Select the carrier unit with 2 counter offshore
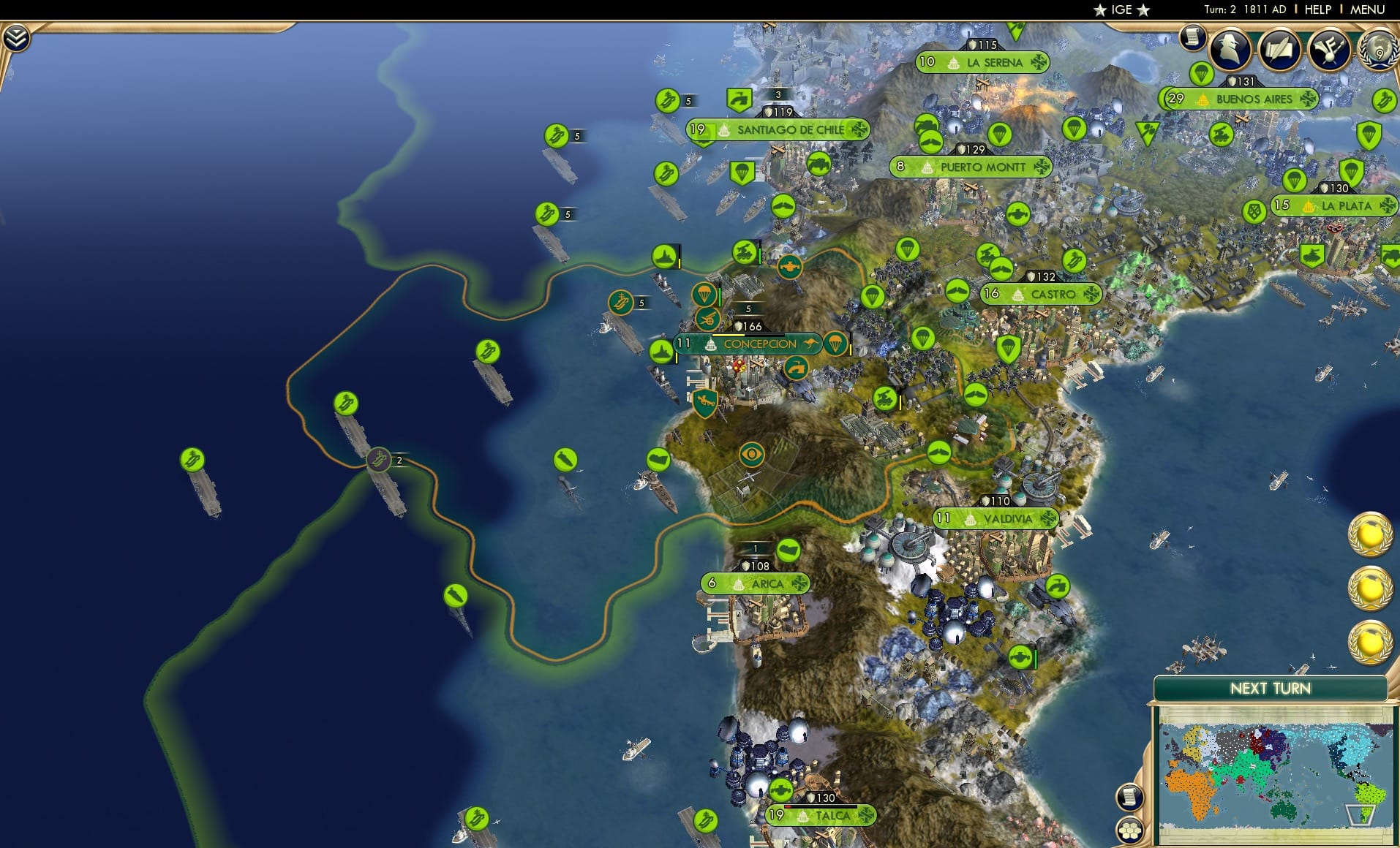The image size is (1400, 848). 380,459
